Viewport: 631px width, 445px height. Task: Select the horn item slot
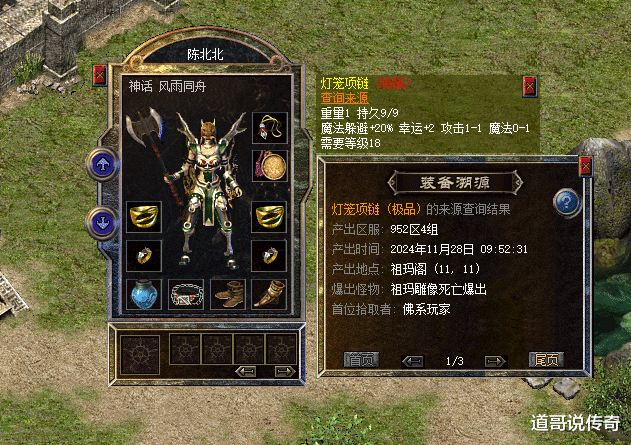tap(269, 294)
